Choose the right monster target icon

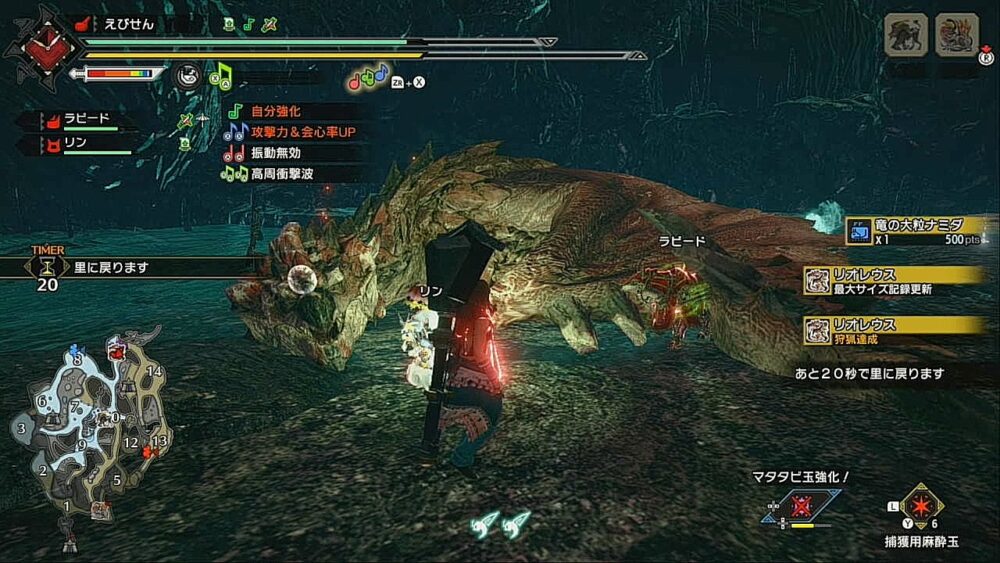pos(956,35)
